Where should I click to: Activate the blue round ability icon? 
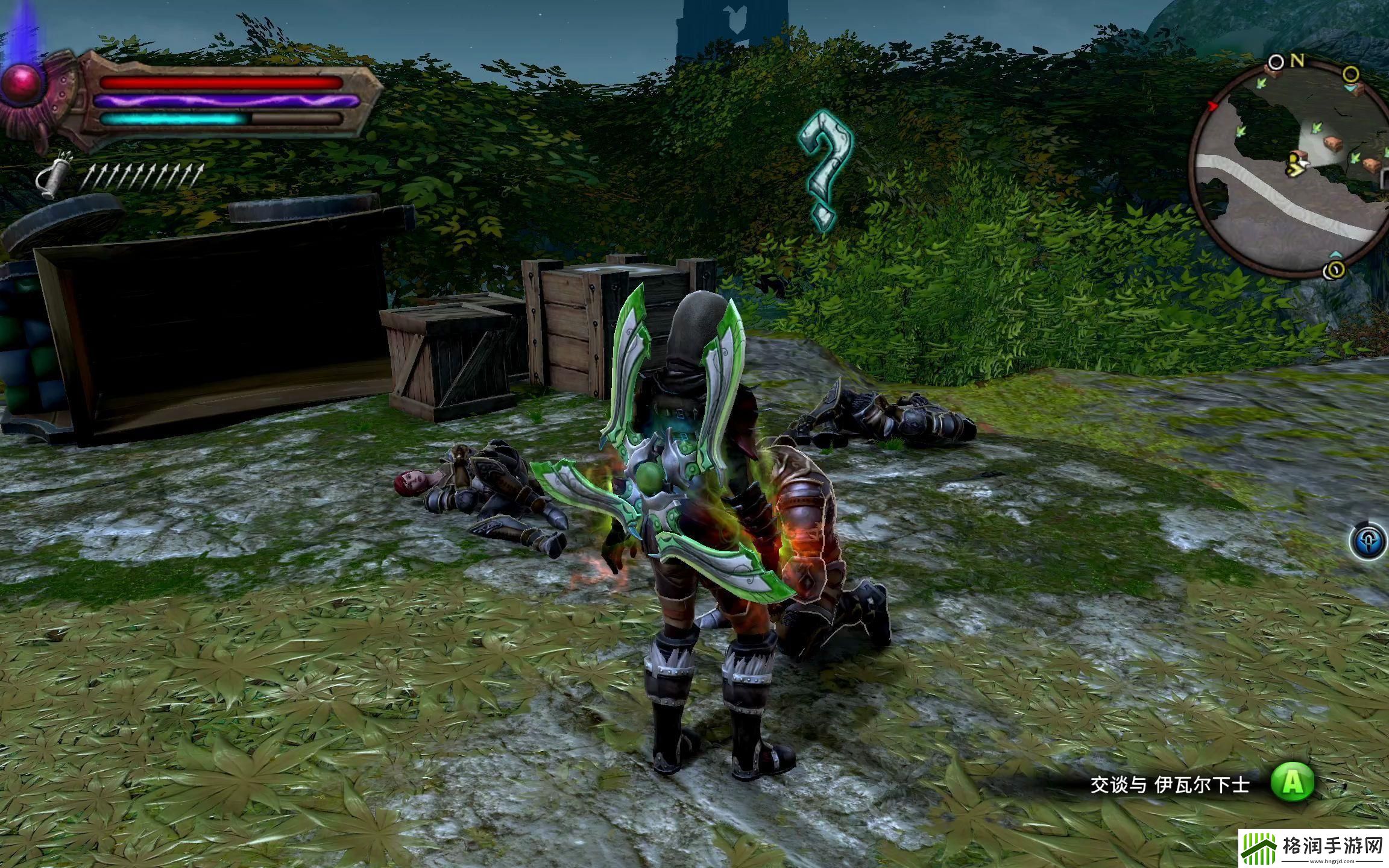[1368, 541]
